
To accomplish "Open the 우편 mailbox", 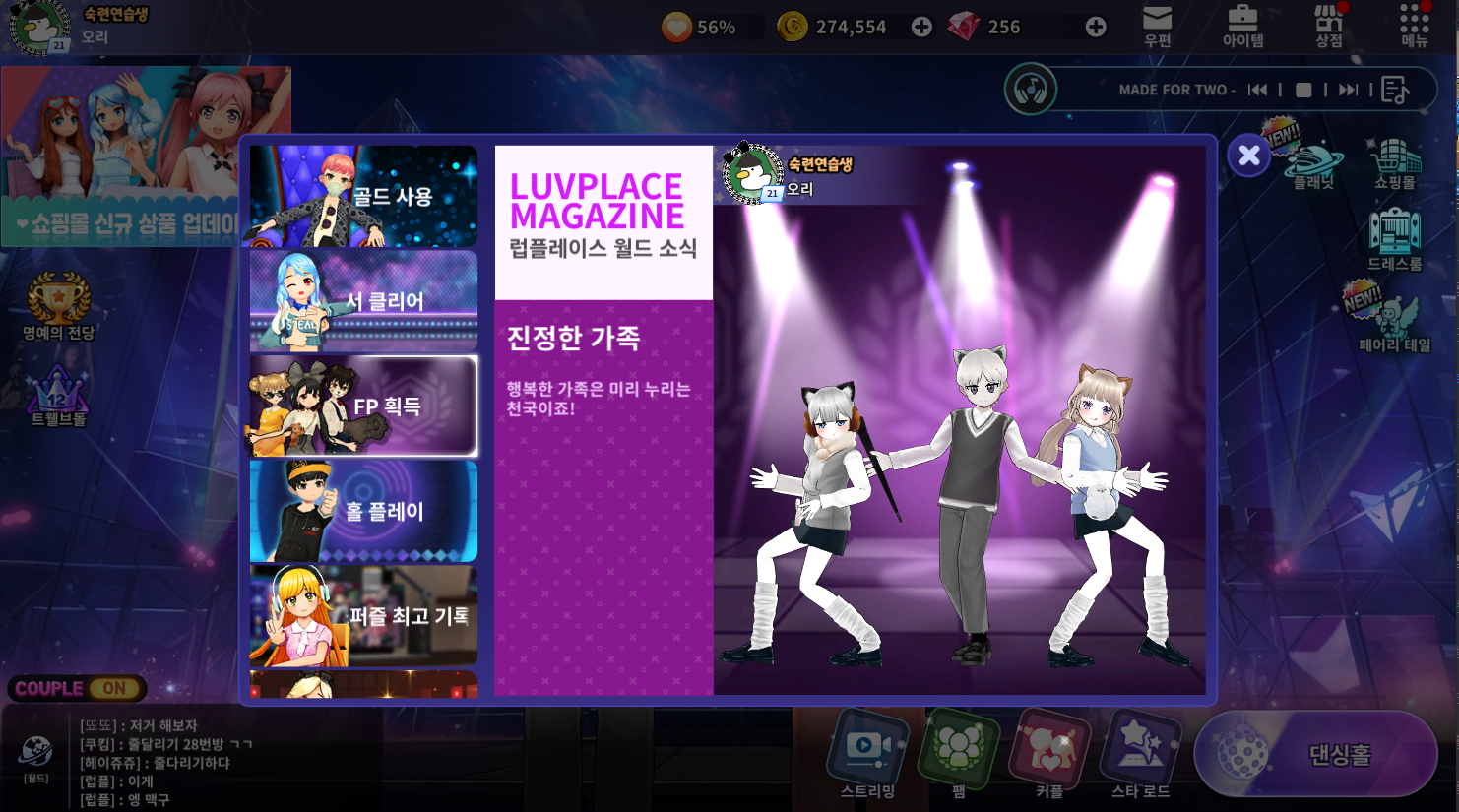I will (1157, 27).
